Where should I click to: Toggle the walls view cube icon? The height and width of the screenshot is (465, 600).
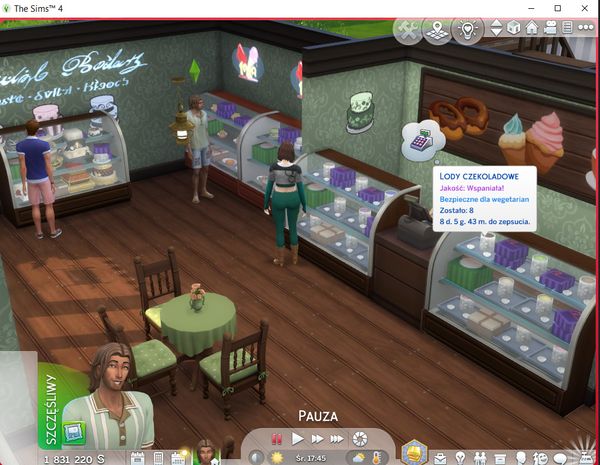click(514, 28)
